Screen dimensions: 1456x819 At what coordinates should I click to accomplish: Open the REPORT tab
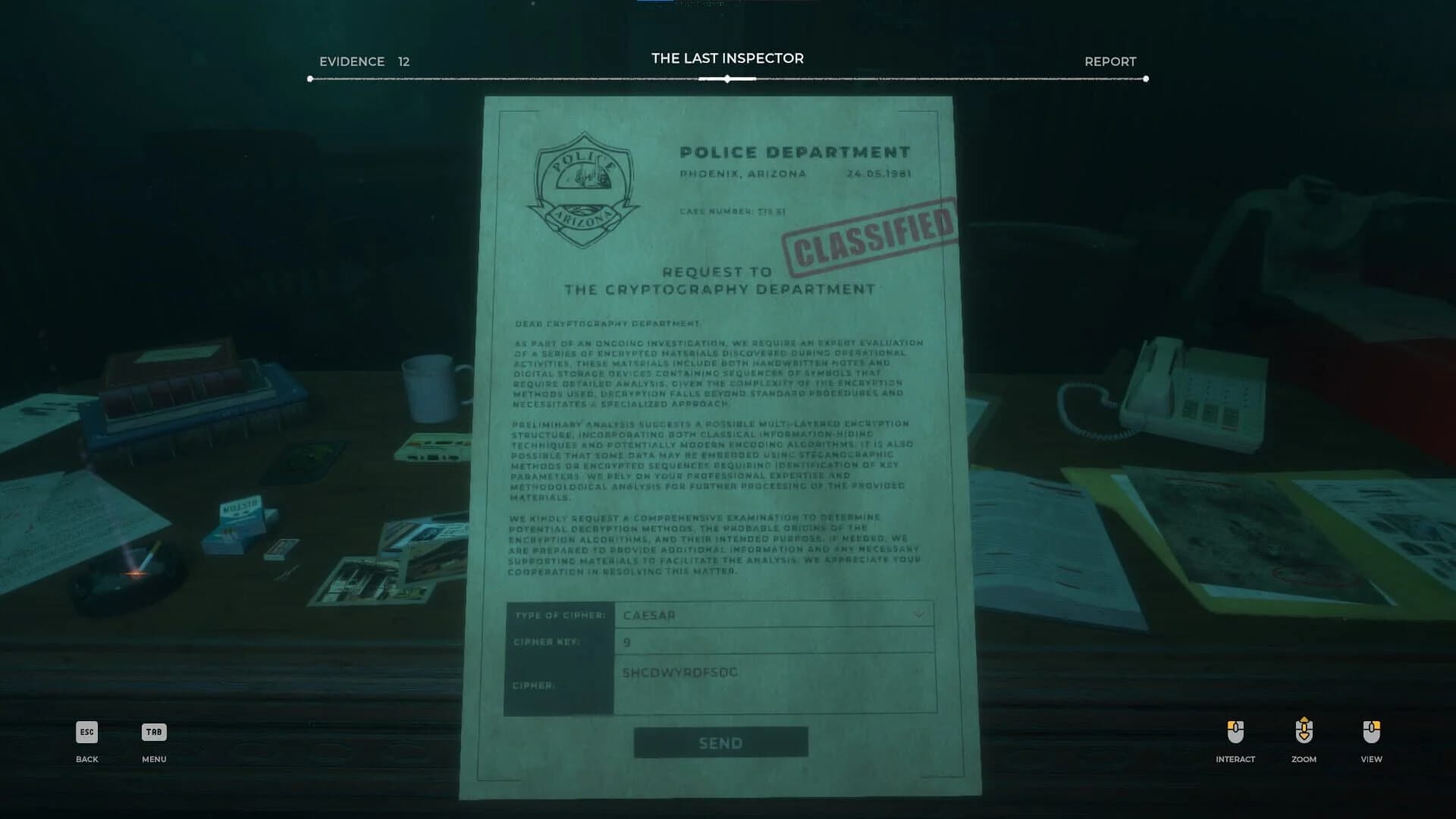1110,61
